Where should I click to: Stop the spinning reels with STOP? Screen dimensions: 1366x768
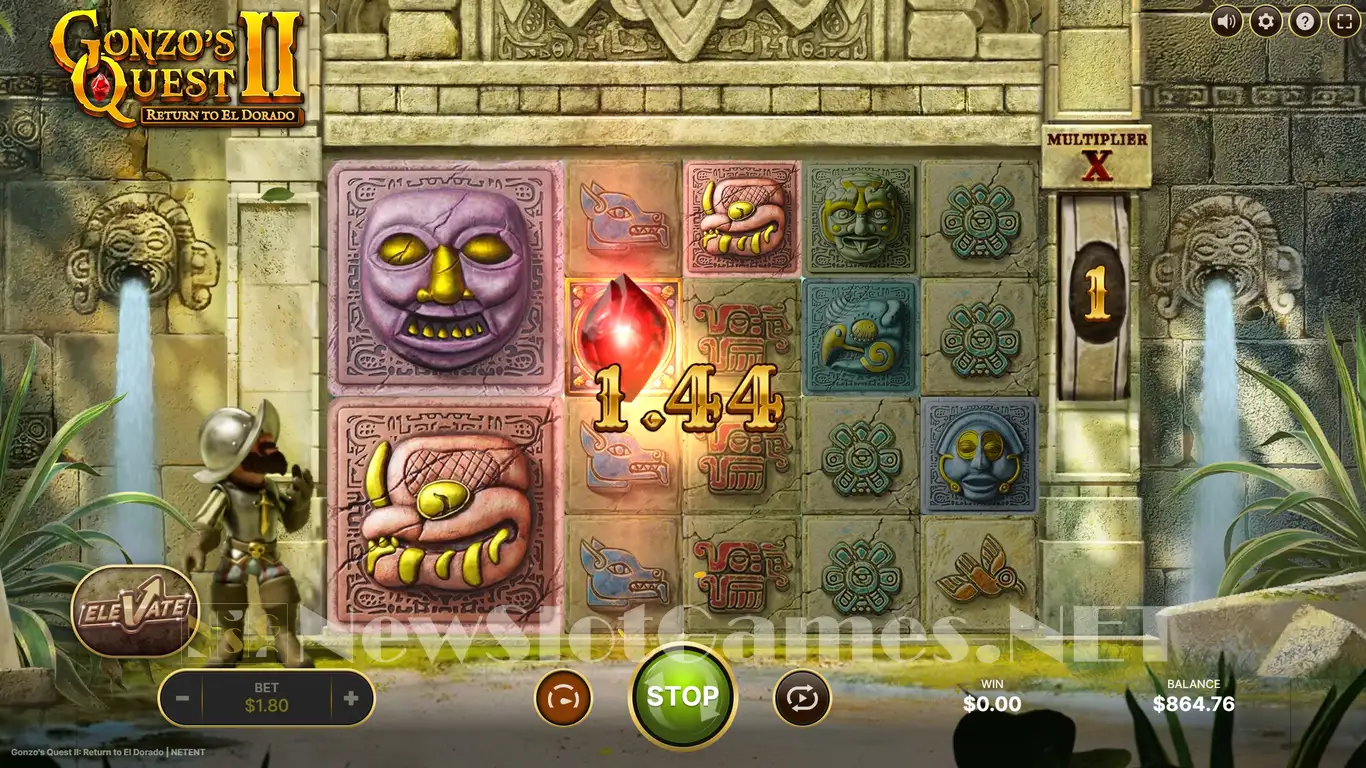coord(682,696)
